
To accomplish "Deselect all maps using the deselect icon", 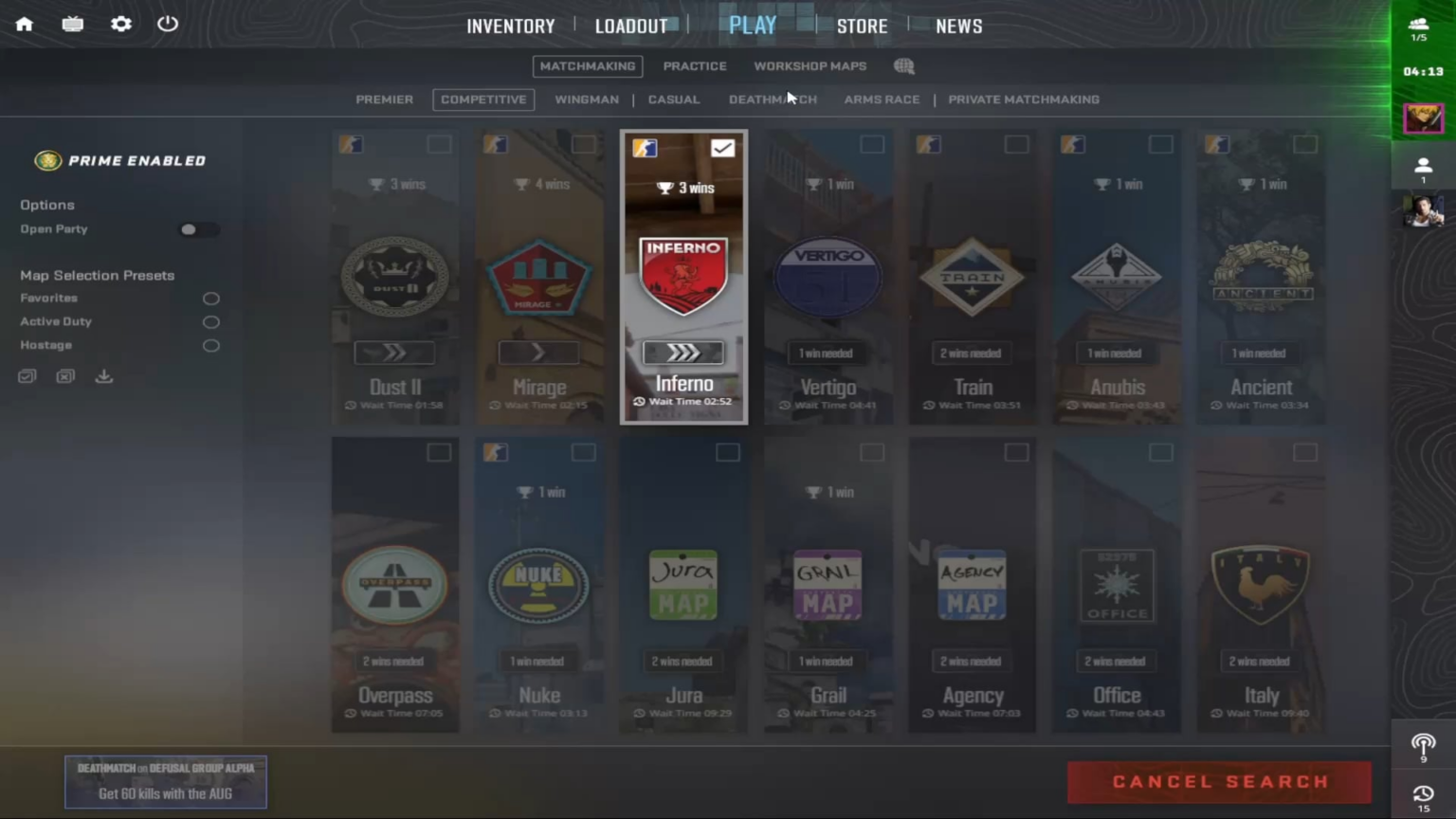I will 64,376.
